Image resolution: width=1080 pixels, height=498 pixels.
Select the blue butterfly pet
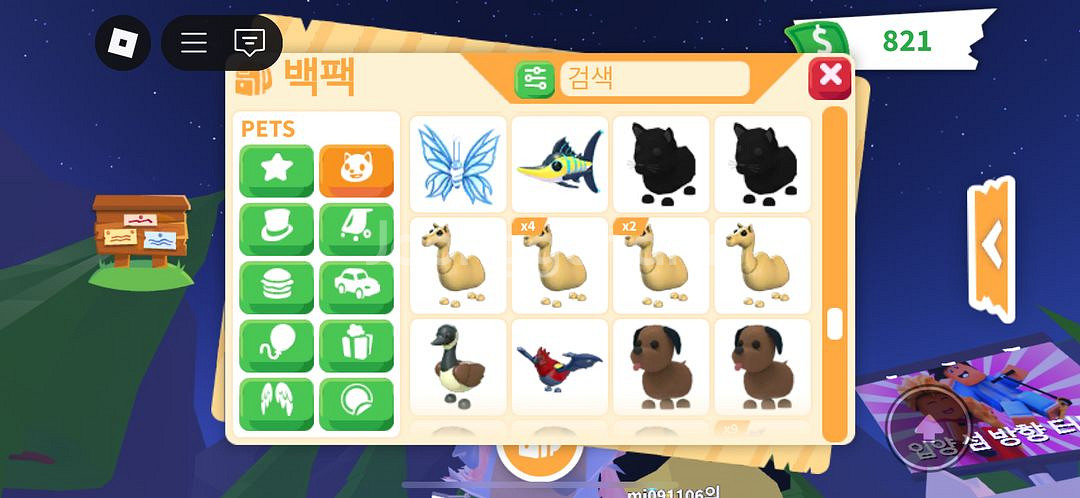(458, 163)
